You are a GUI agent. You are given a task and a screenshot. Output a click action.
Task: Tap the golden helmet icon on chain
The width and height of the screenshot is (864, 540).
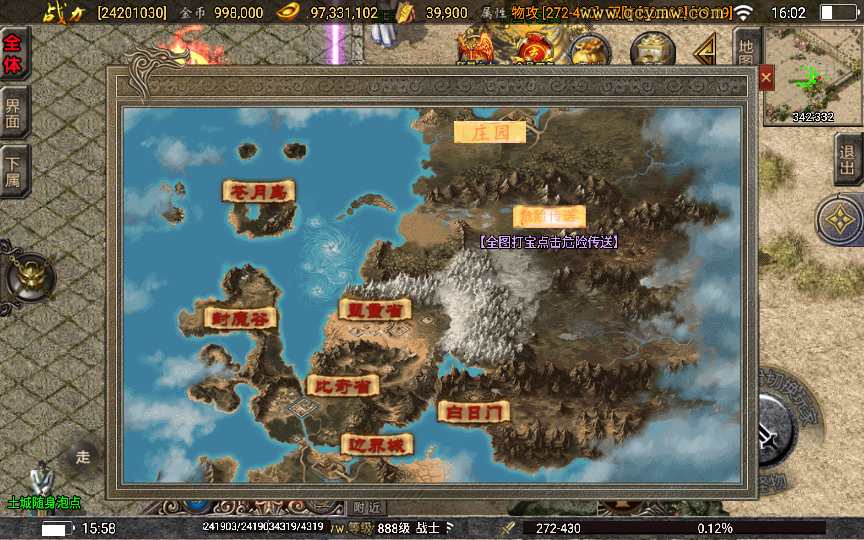(28, 276)
